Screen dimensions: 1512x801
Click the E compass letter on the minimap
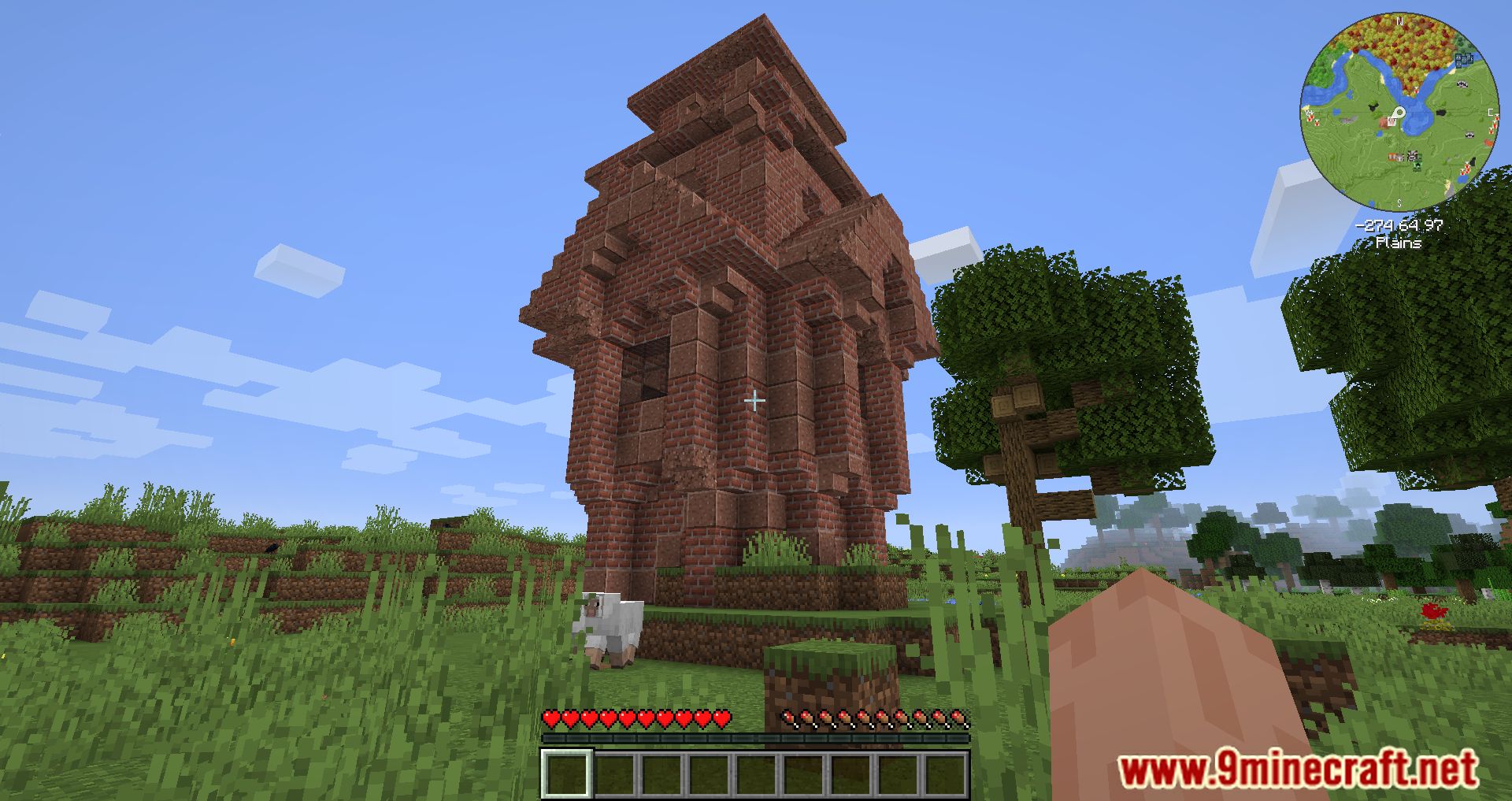(1491, 112)
